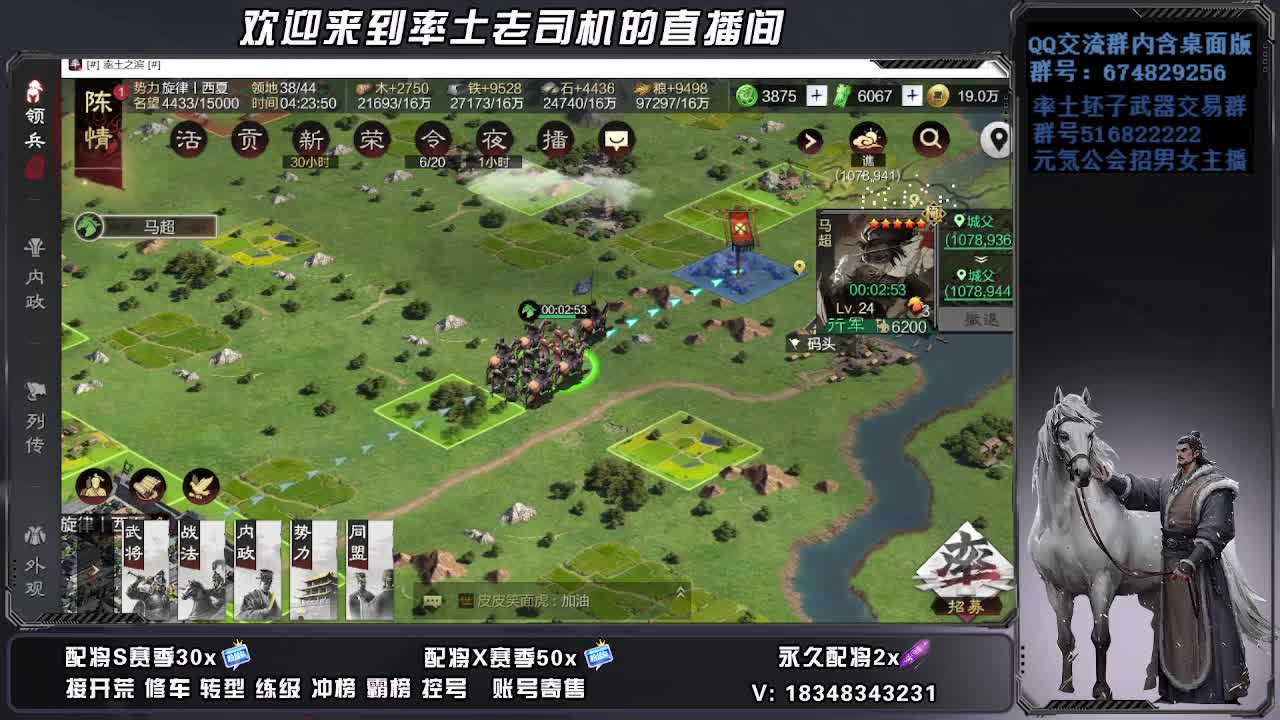Open the 新 icon showing 30小时 timer

pyautogui.click(x=310, y=140)
